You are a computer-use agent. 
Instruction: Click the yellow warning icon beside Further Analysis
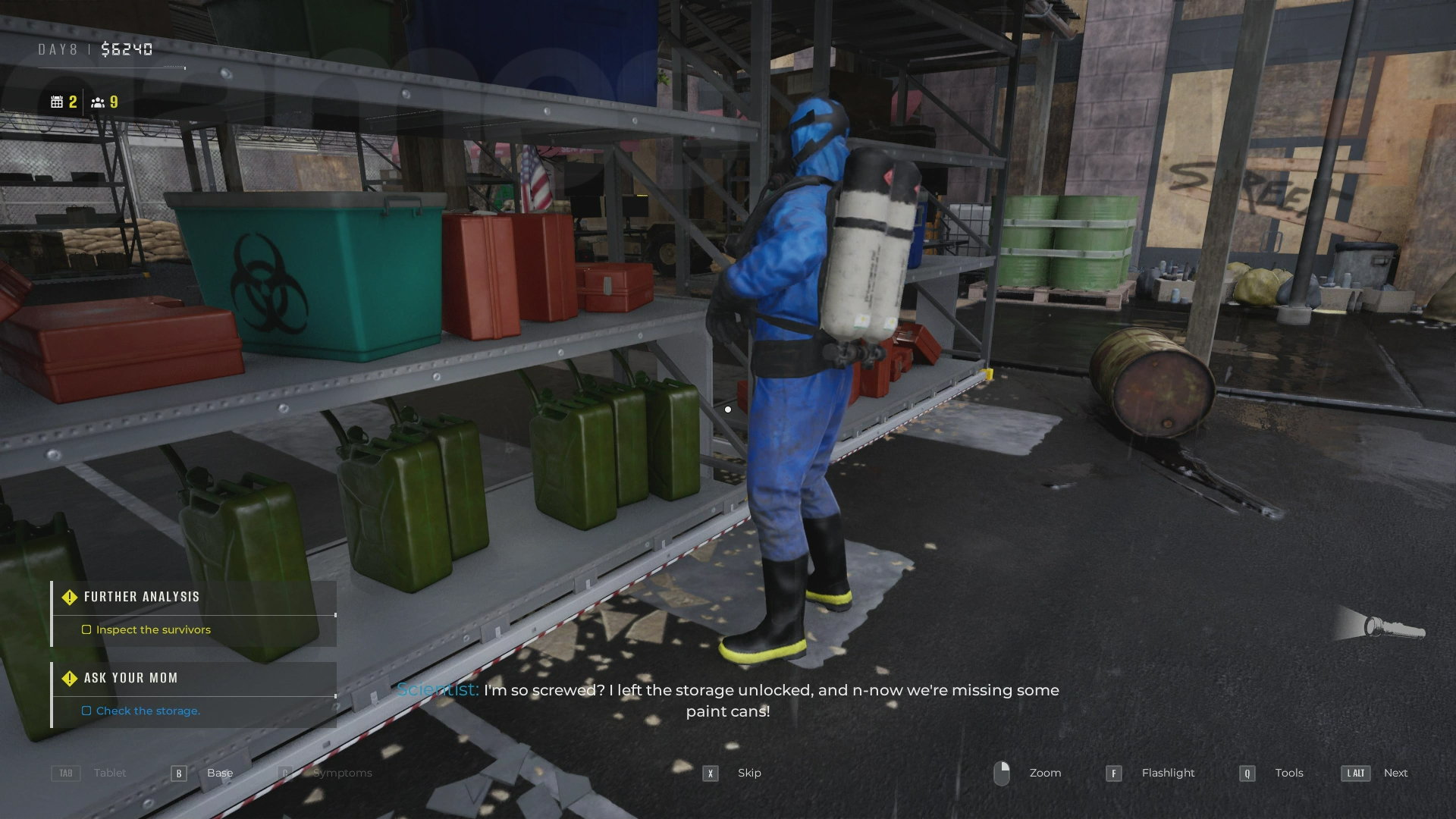click(x=71, y=597)
